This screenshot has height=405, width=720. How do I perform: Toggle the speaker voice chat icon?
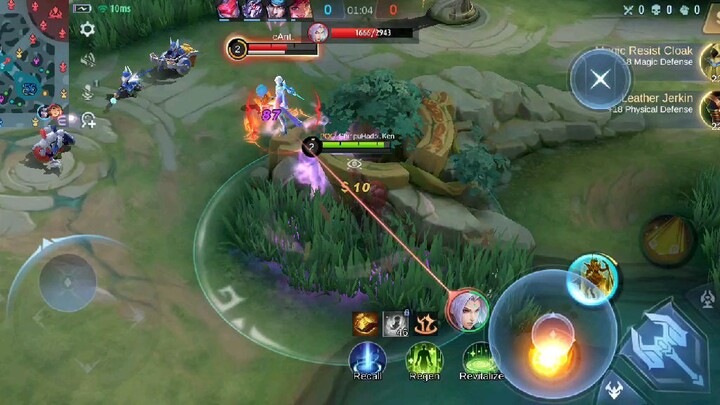[87, 59]
